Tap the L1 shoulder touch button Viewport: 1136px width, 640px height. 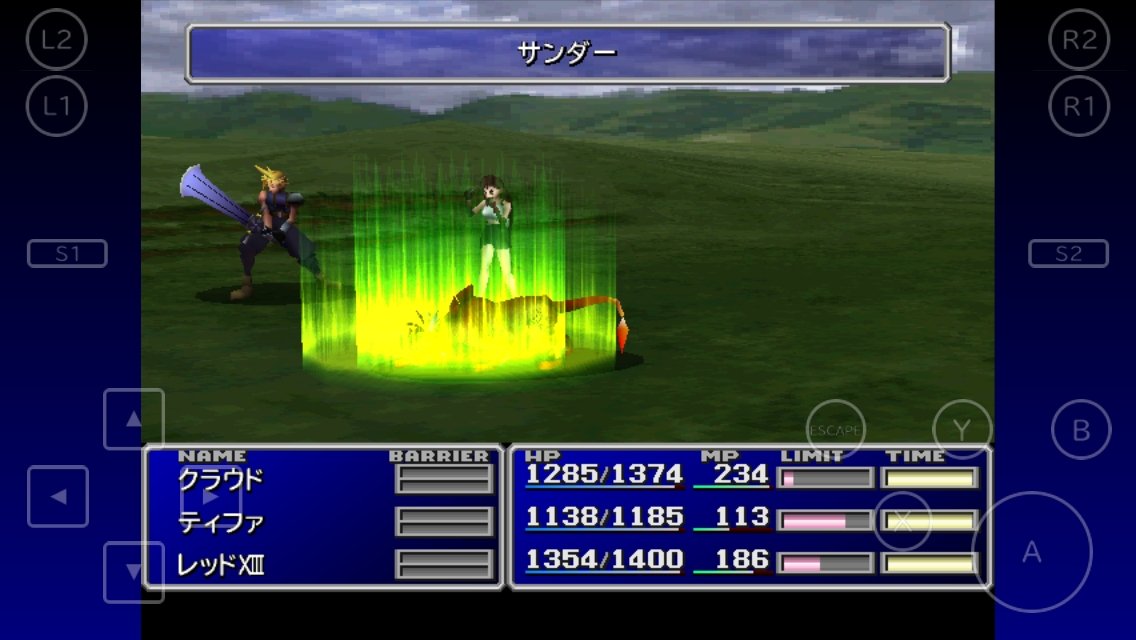point(57,106)
